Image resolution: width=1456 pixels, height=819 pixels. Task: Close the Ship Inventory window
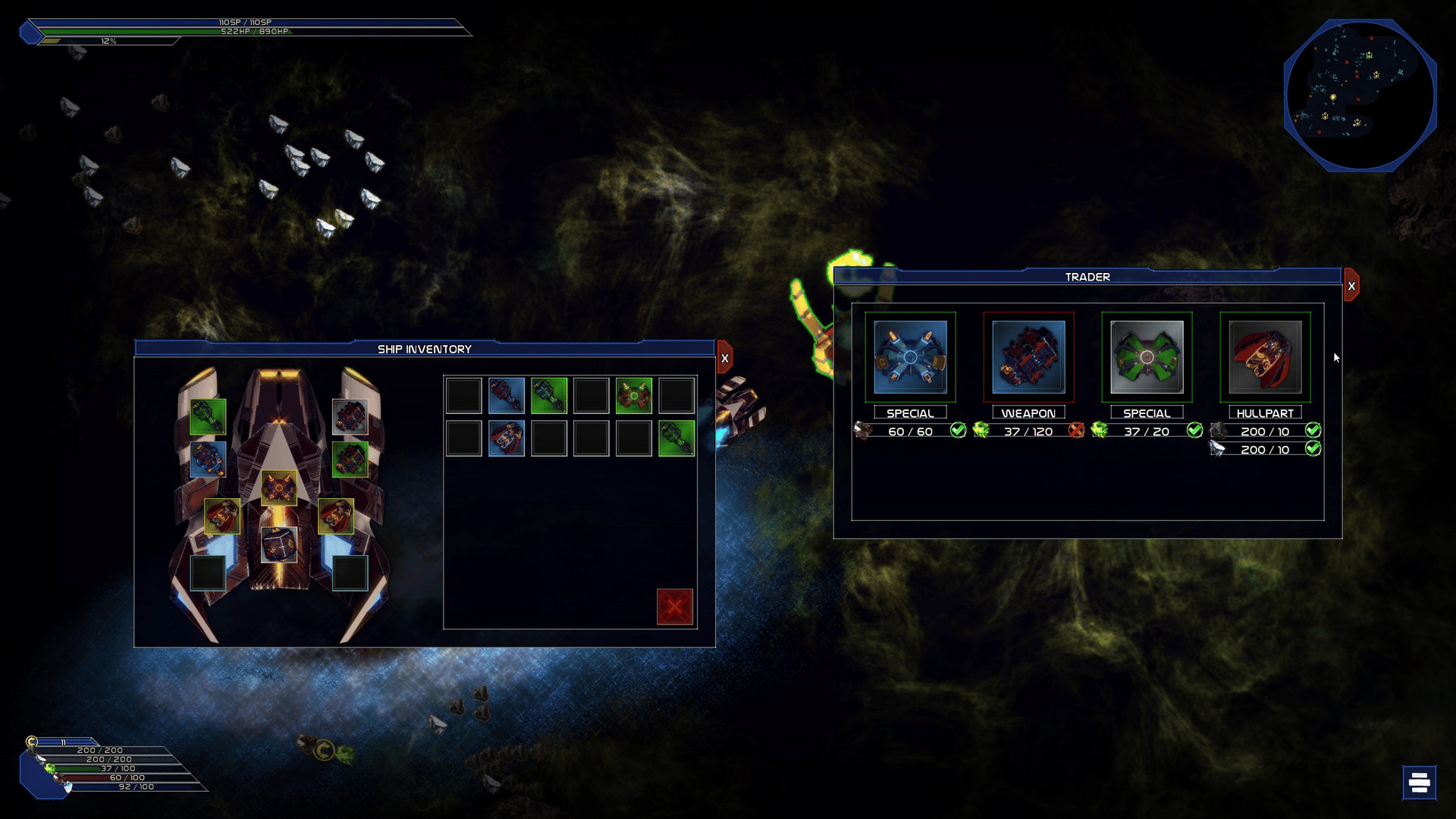coord(725,359)
